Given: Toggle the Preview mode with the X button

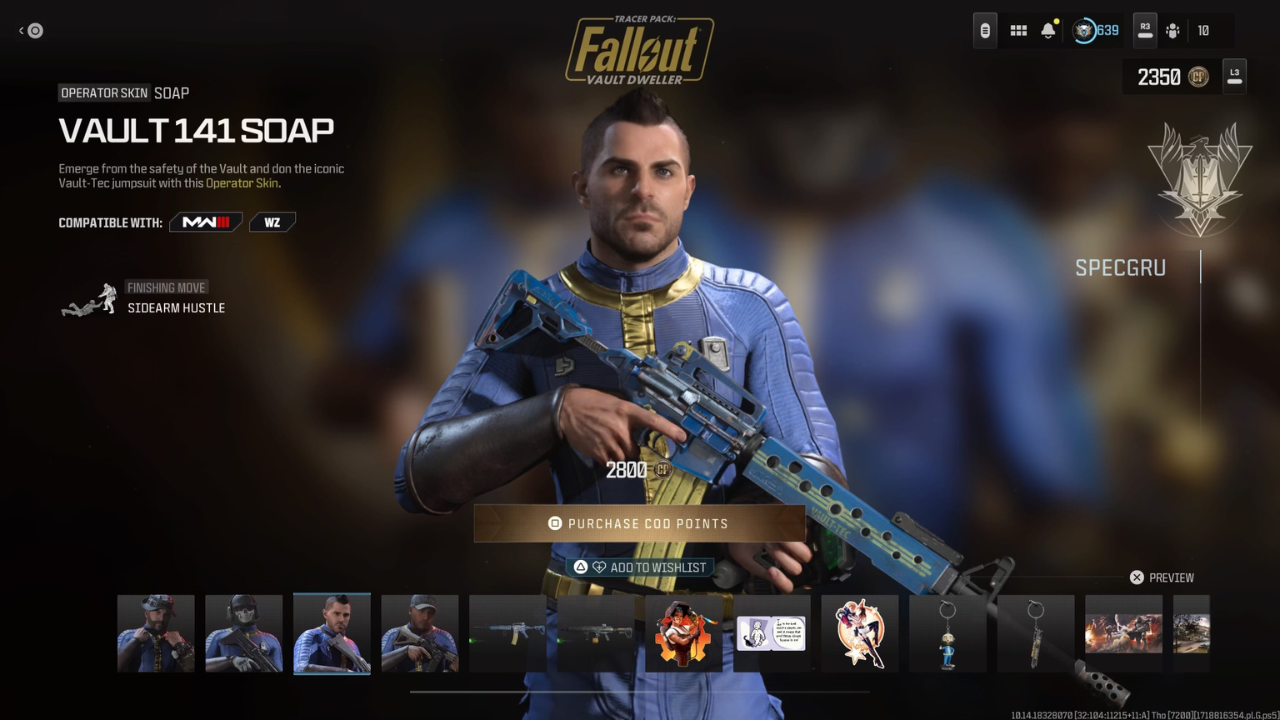Looking at the screenshot, I should coord(1136,577).
